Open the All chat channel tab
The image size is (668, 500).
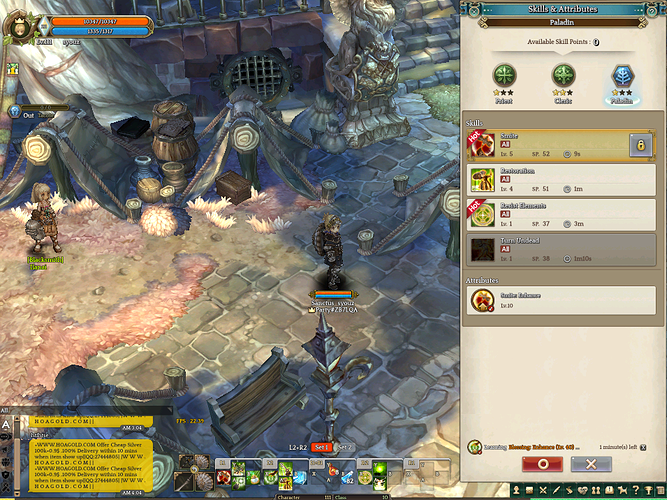(x=5, y=410)
